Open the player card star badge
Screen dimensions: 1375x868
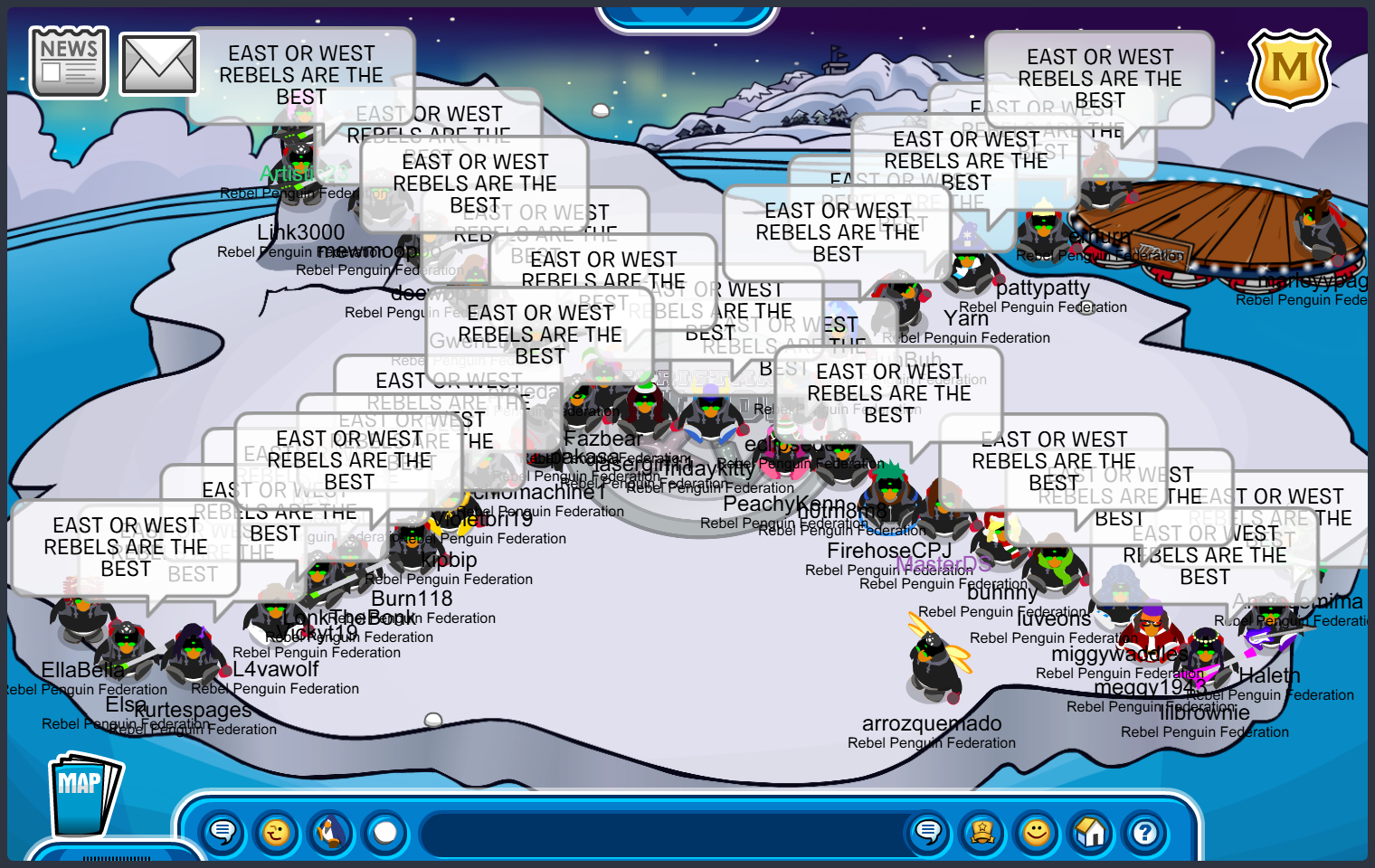(982, 831)
